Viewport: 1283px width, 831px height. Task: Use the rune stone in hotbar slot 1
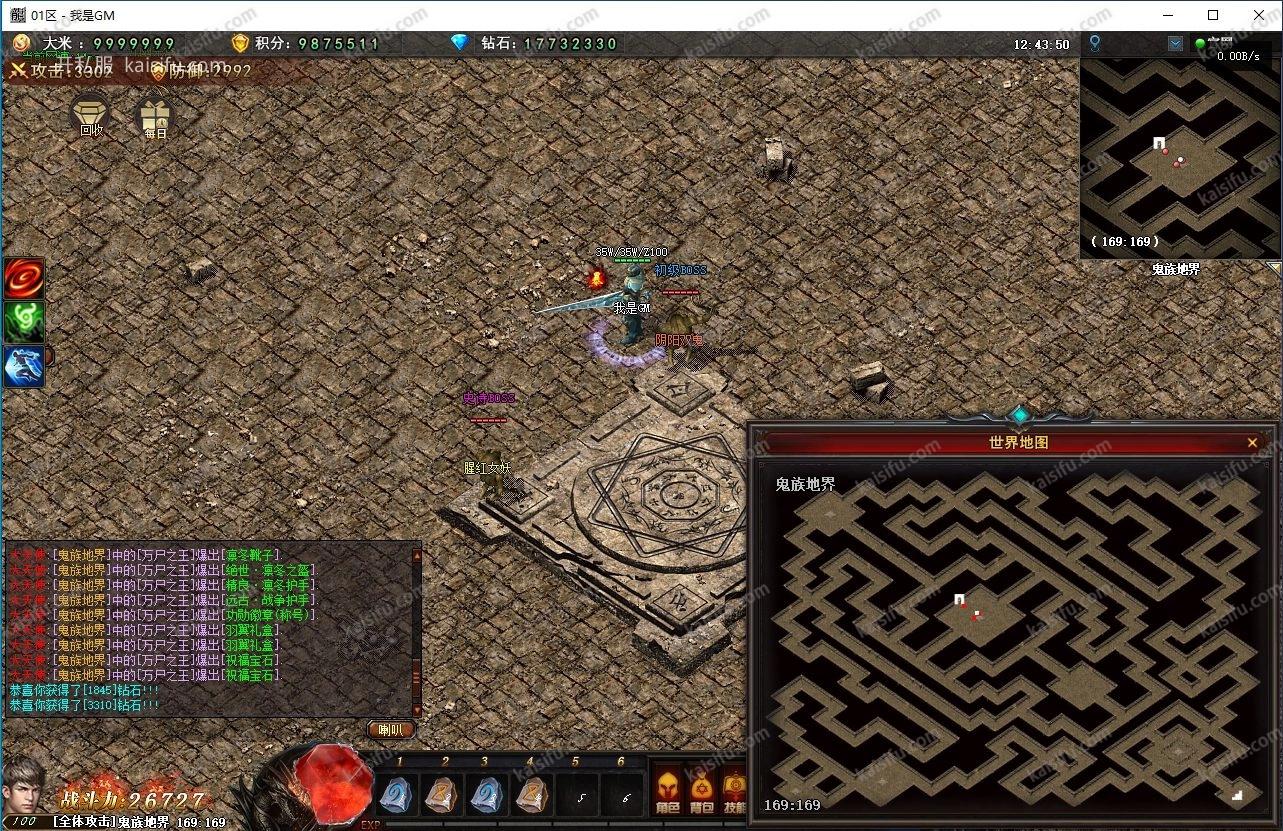point(399,795)
